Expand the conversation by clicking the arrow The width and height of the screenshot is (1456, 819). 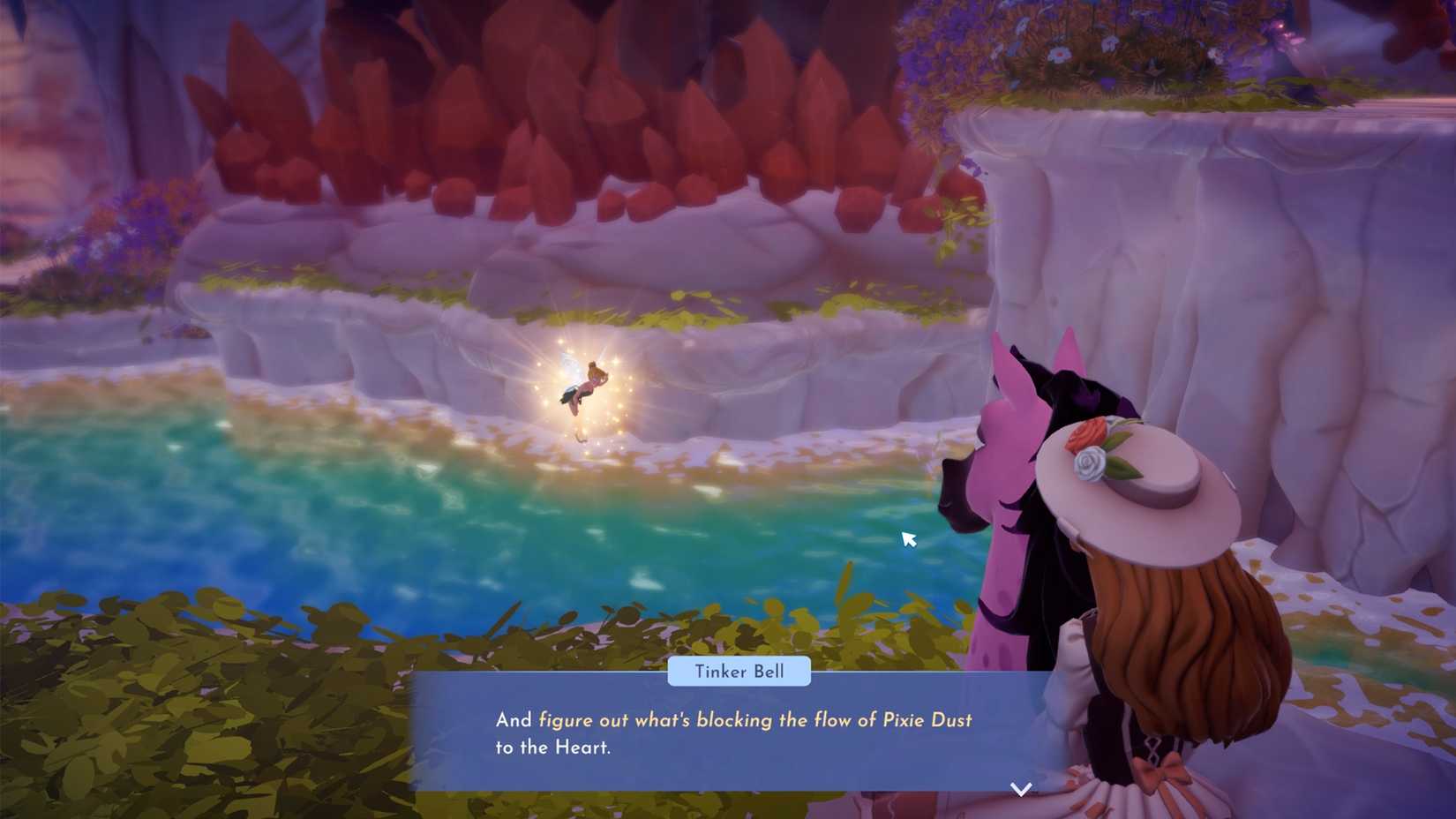pos(1021,788)
